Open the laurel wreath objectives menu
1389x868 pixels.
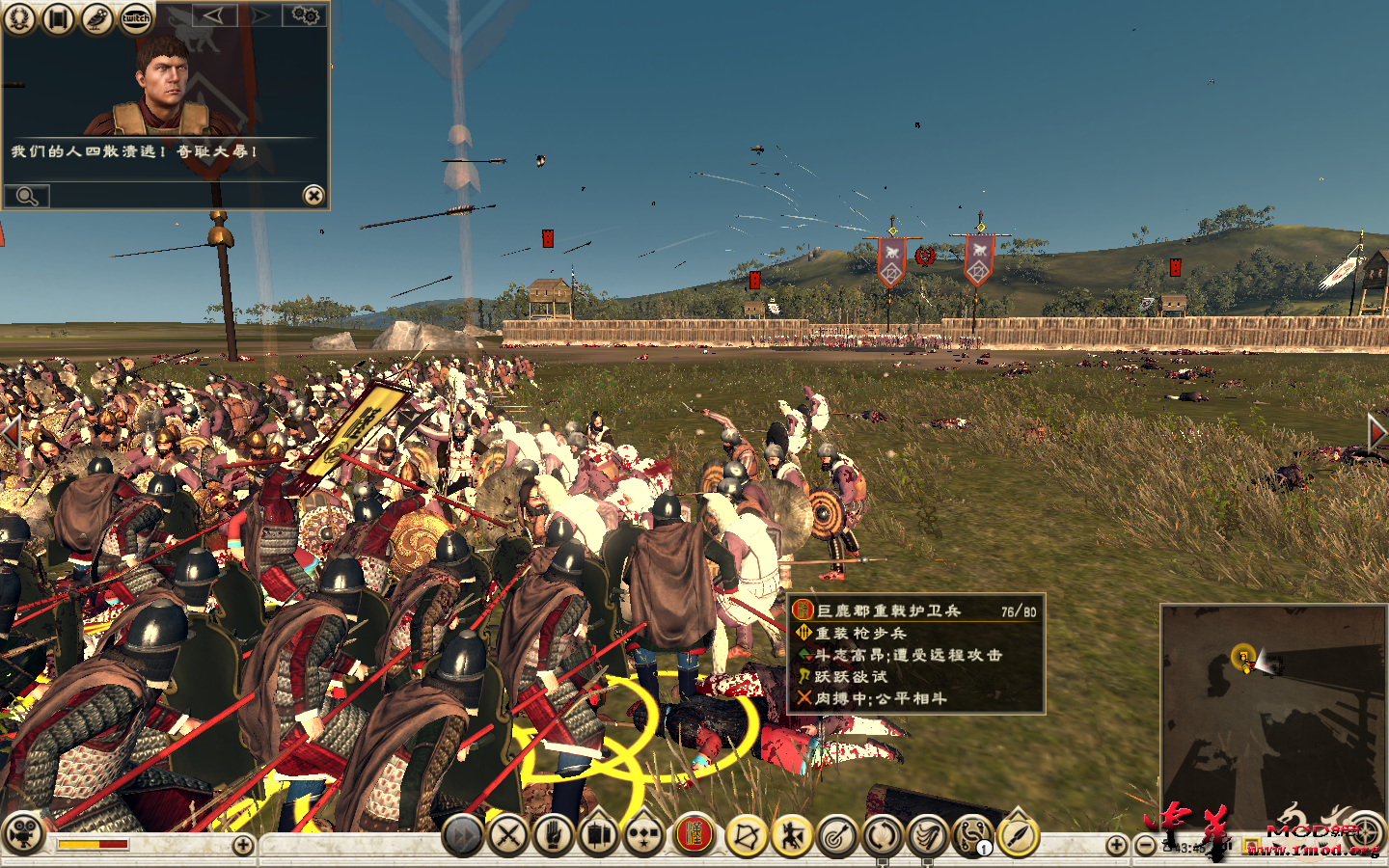coord(19,18)
